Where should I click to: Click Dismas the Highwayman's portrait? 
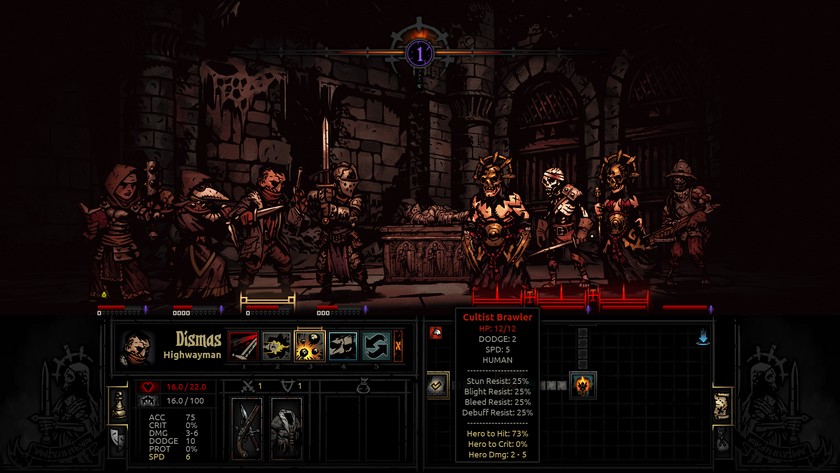click(x=137, y=347)
